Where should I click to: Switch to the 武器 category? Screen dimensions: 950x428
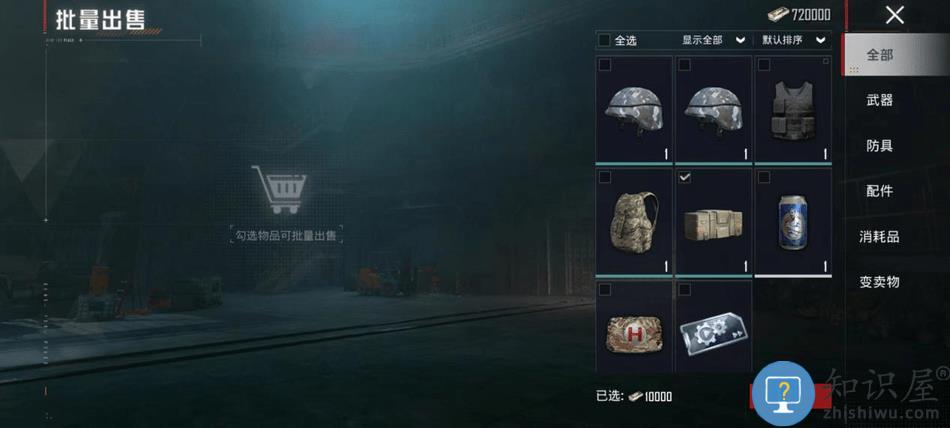[x=880, y=100]
